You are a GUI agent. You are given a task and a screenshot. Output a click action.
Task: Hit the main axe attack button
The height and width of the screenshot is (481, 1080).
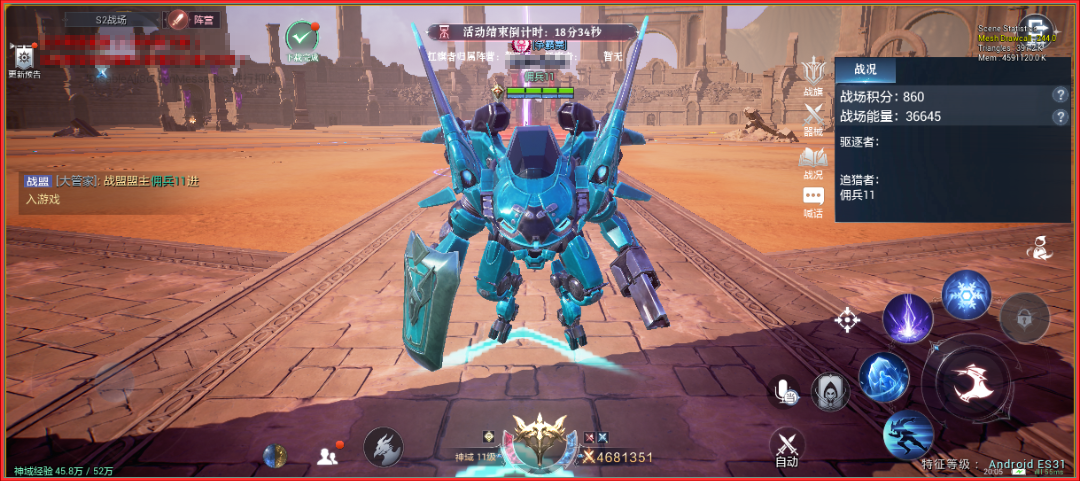968,381
